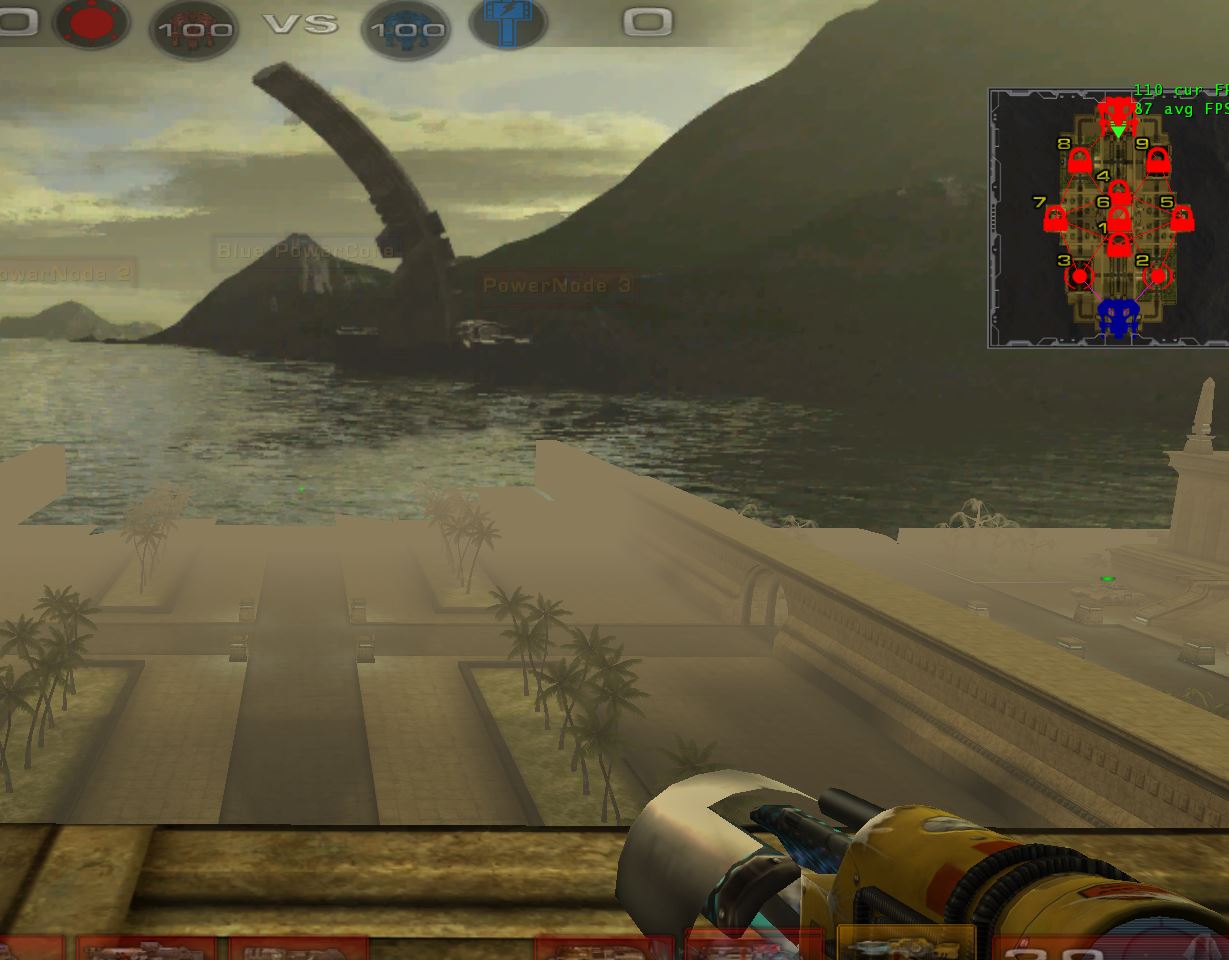Choose power node 9 on the minimap
Image resolution: width=1229 pixels, height=960 pixels.
[x=1157, y=160]
